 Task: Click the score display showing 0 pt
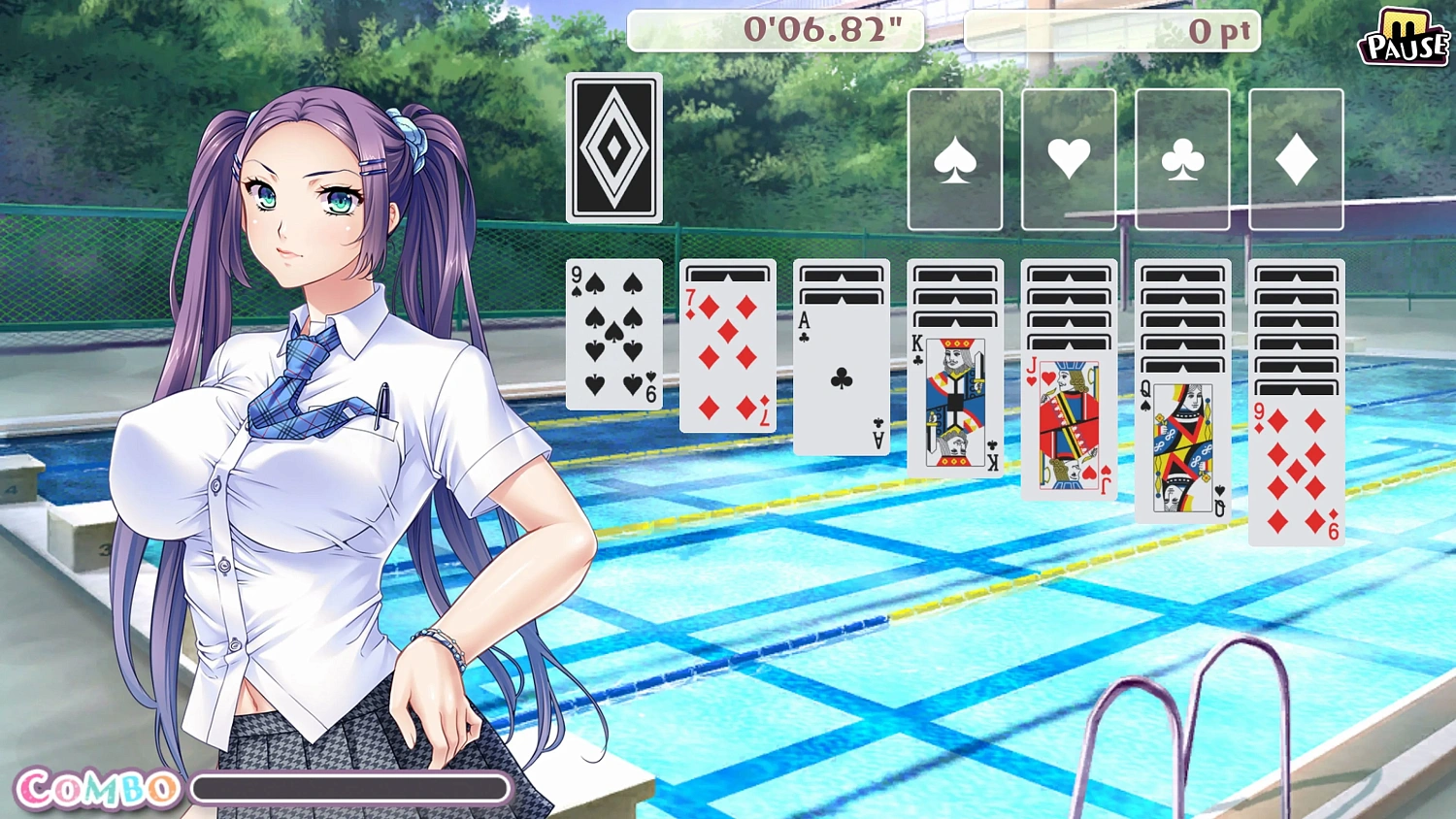[1111, 31]
